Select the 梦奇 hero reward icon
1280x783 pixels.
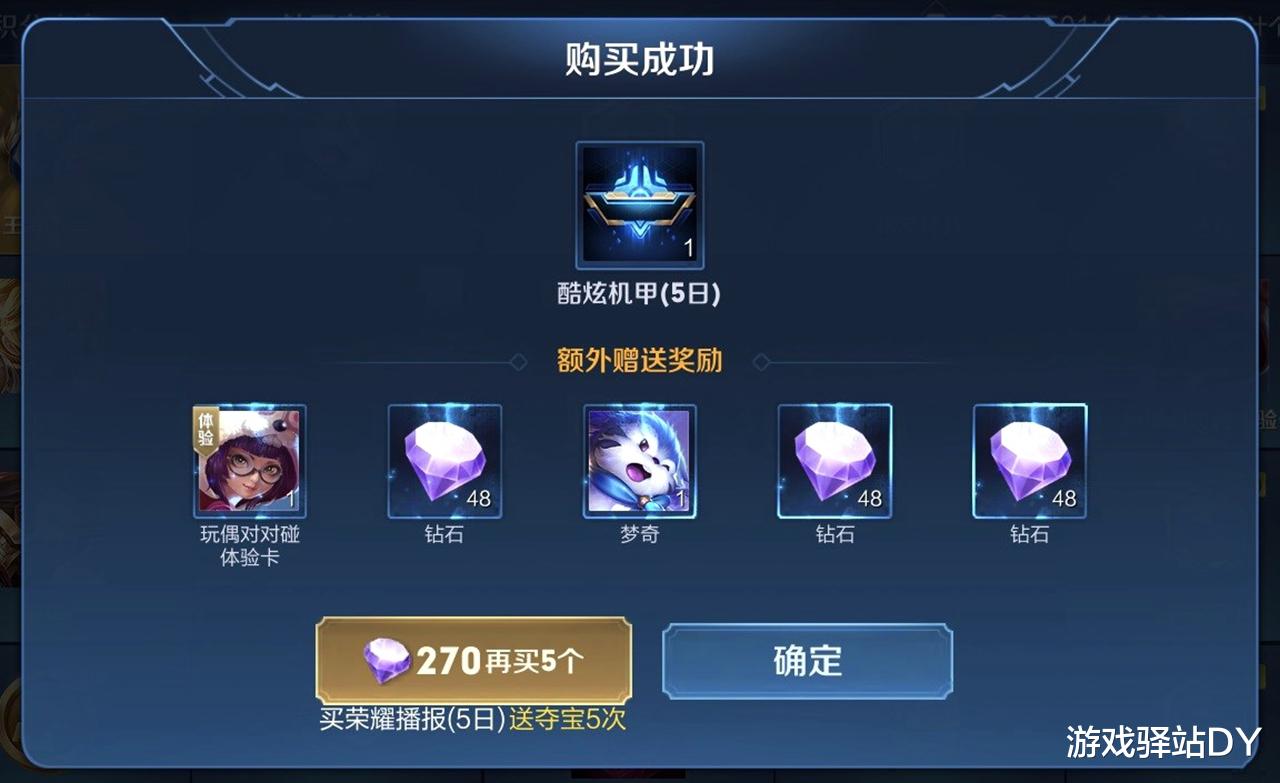coord(639,461)
